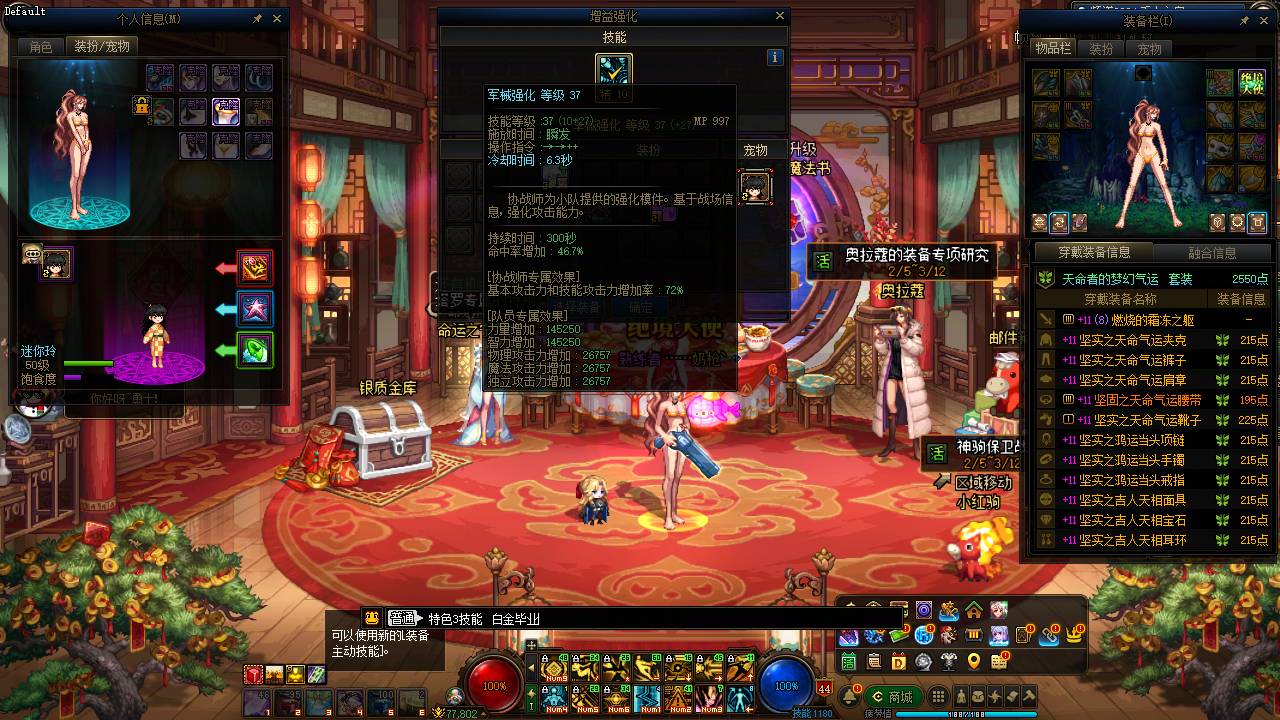Open the yellow map pin location icon
1280x720 pixels.
(973, 662)
